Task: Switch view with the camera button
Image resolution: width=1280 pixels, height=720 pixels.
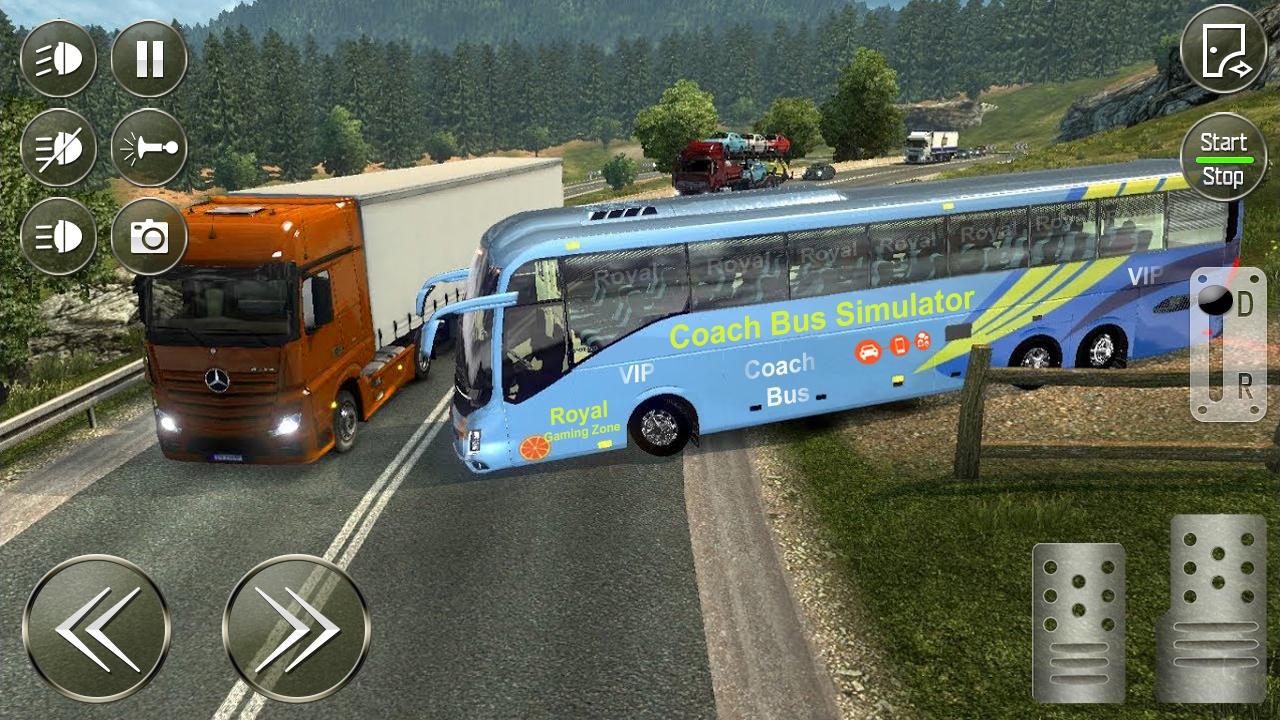Action: (149, 237)
